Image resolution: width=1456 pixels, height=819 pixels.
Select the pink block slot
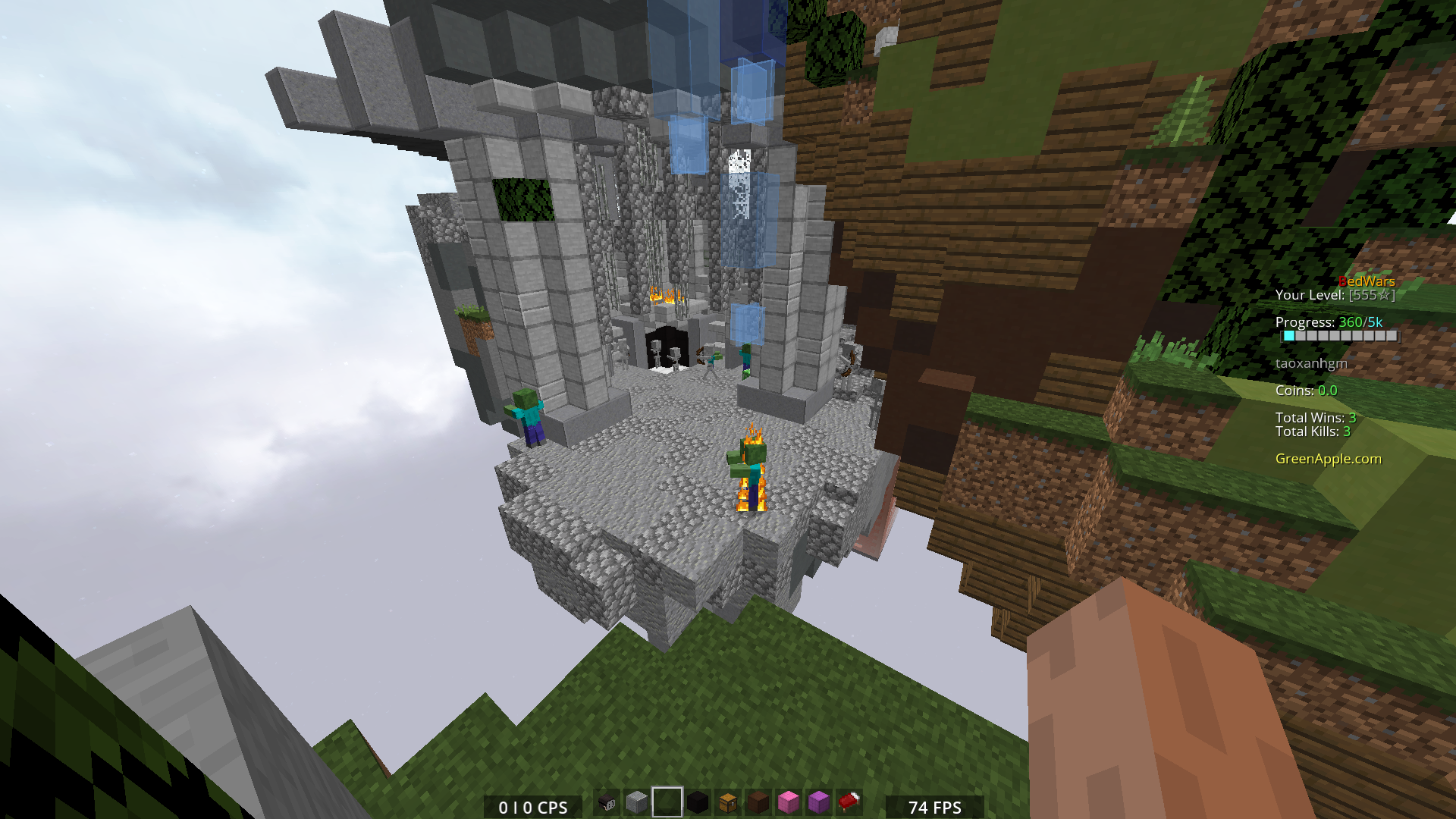pos(789,802)
